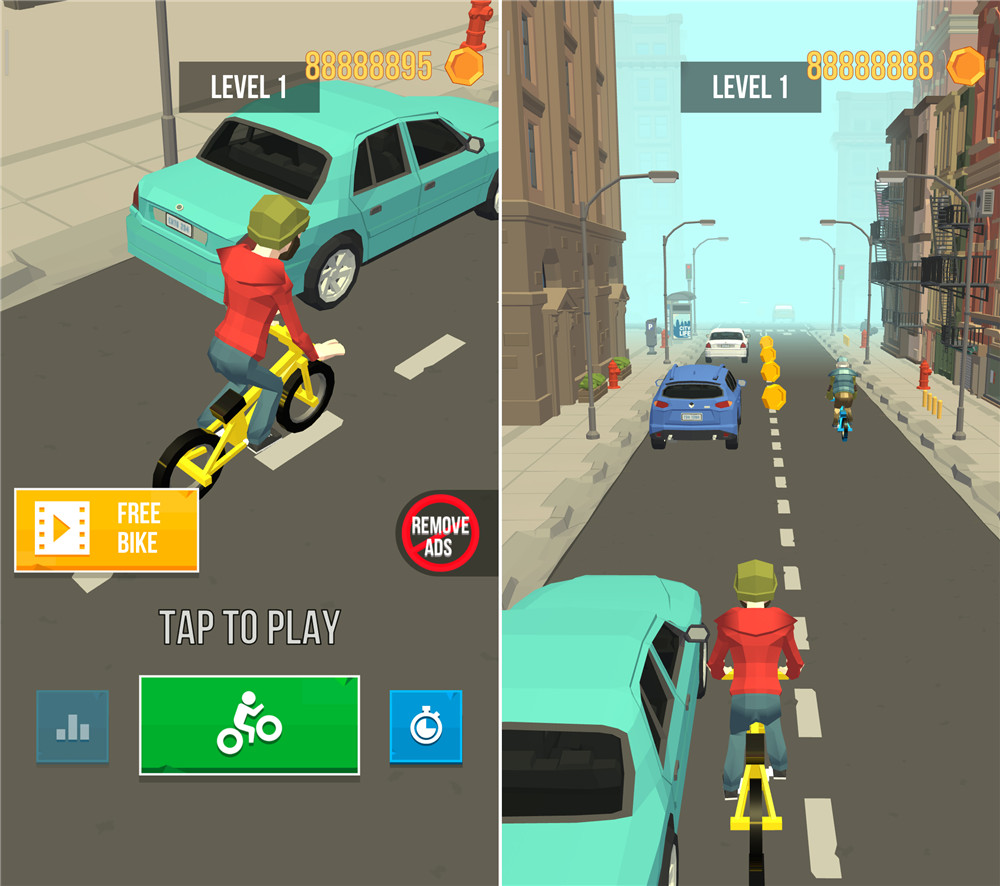Claim the Free Bike video offer
Image resolution: width=1000 pixels, height=886 pixels.
point(106,530)
